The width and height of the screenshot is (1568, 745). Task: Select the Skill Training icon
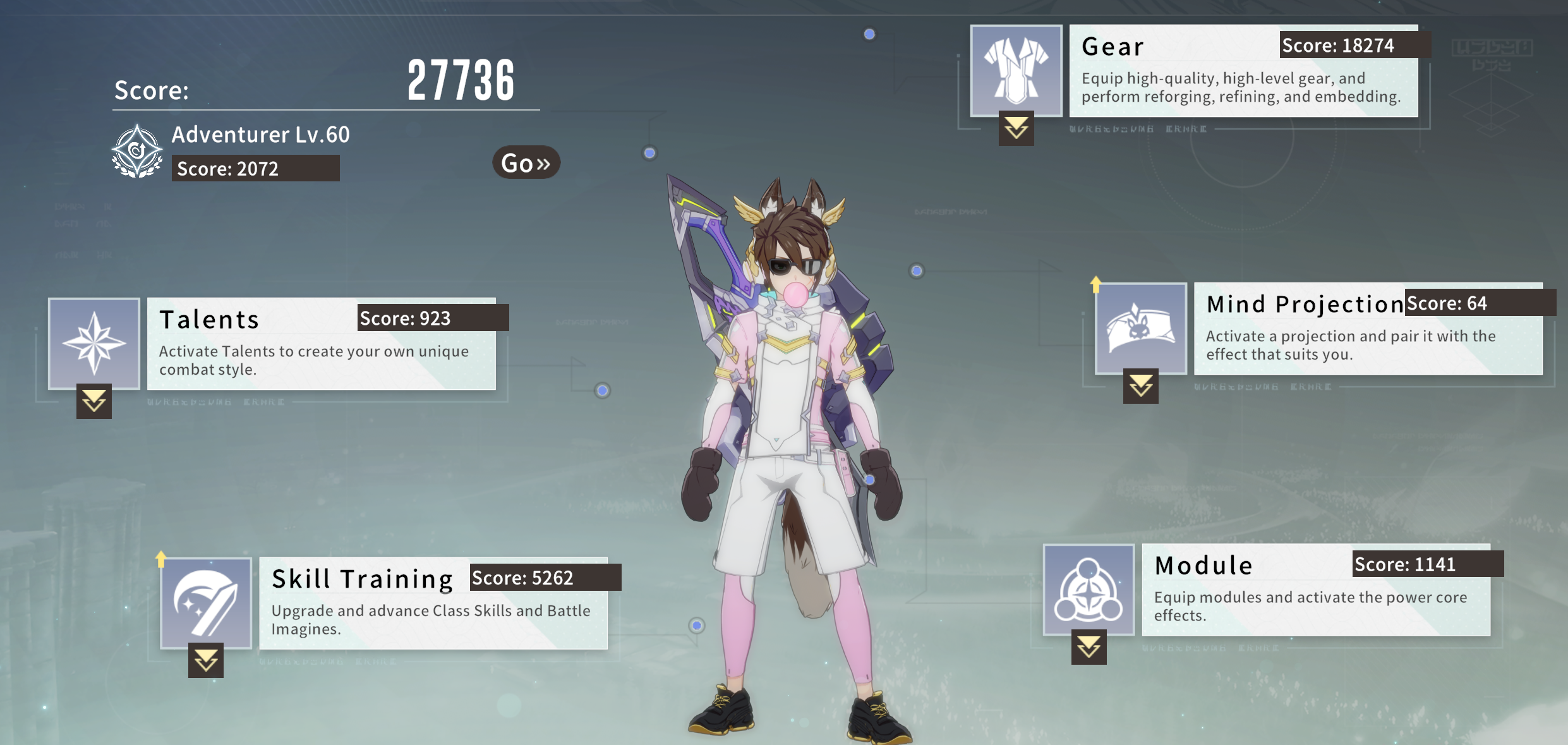[206, 603]
